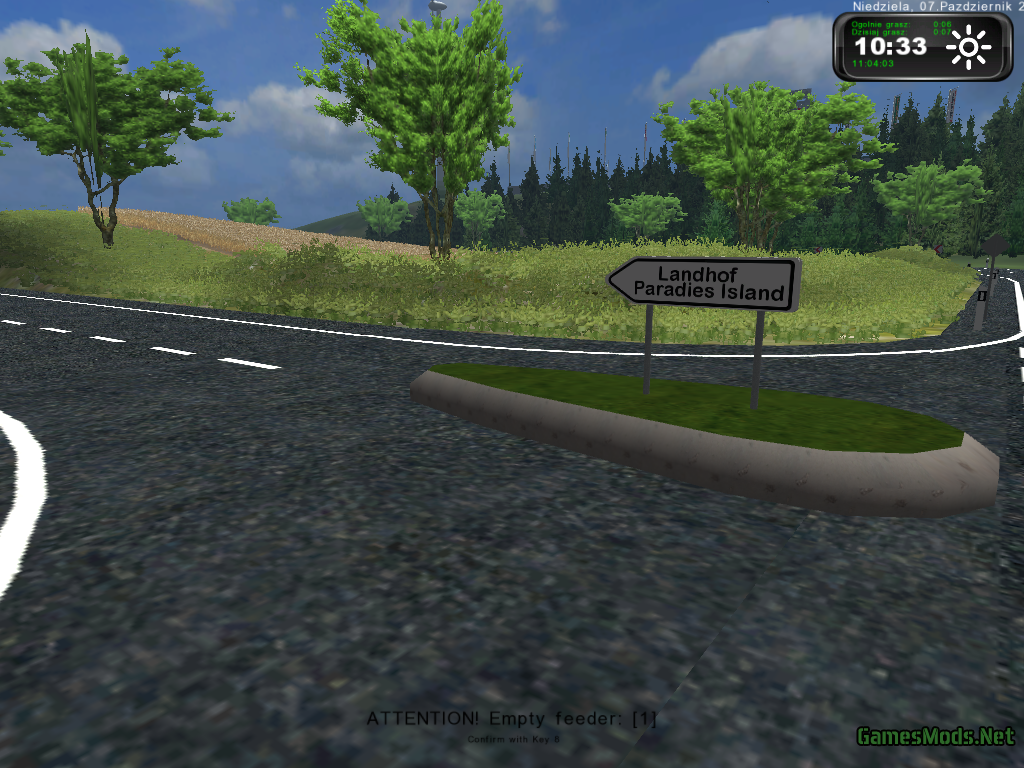1024x768 pixels.
Task: Select the Empty feeder attention message
Action: tap(511, 718)
